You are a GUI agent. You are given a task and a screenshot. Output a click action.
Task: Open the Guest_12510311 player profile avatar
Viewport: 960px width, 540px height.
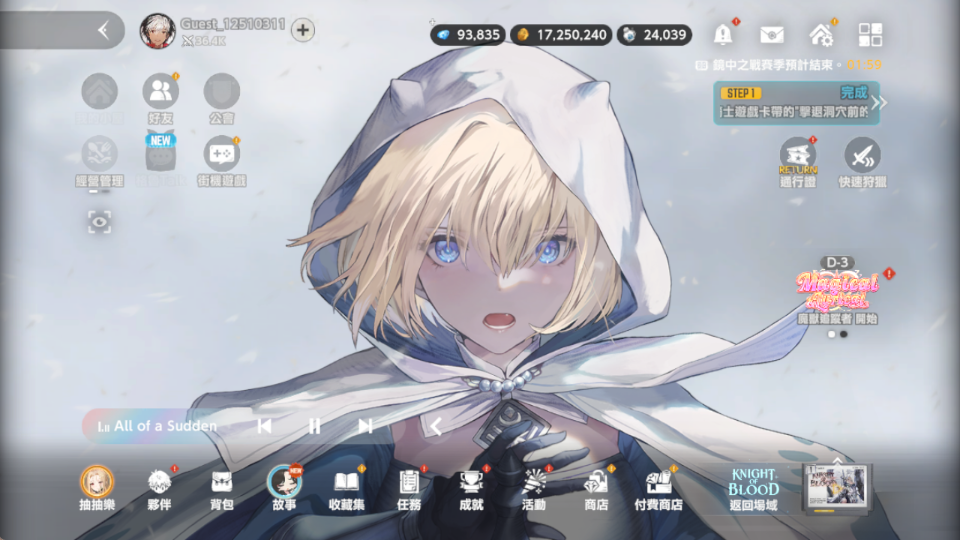158,30
